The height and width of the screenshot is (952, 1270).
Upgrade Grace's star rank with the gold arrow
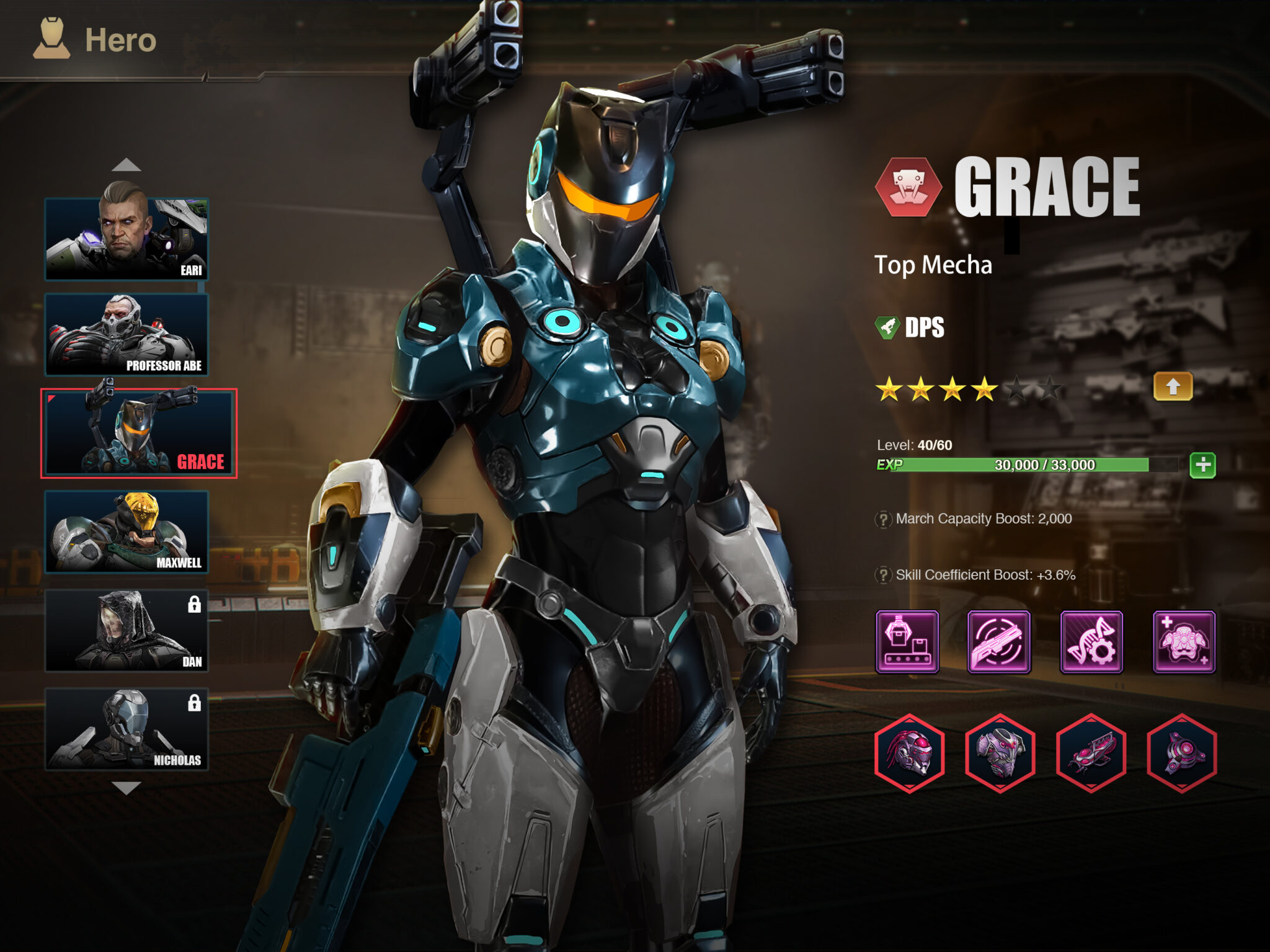tap(1172, 387)
